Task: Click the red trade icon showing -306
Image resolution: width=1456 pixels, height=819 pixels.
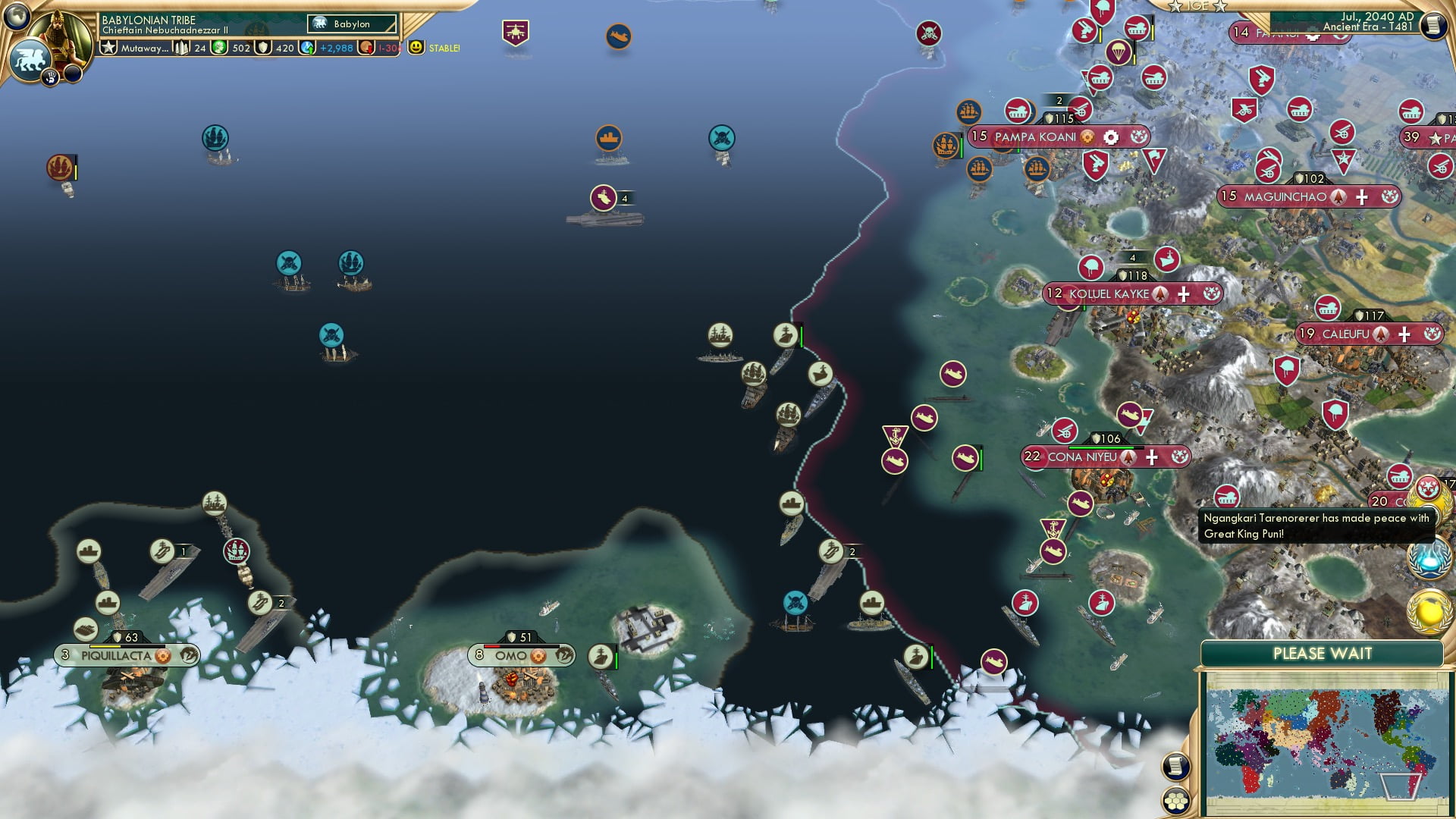Action: [366, 48]
